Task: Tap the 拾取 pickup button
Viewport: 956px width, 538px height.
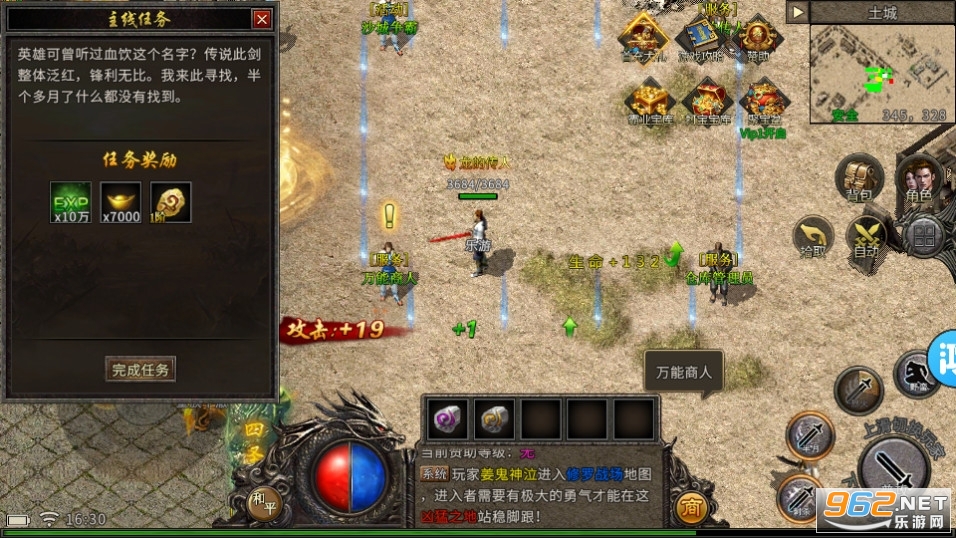Action: click(813, 237)
